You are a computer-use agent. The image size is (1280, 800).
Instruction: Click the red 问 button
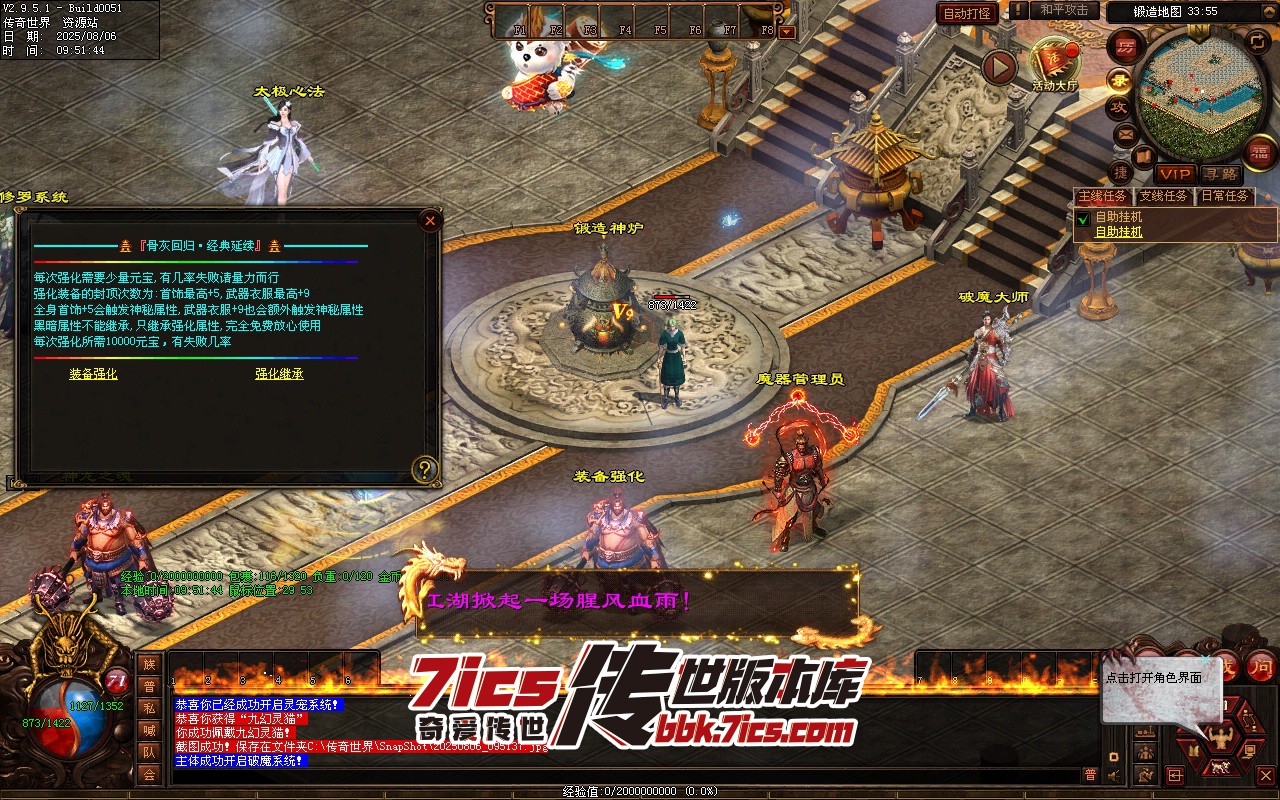click(1262, 668)
